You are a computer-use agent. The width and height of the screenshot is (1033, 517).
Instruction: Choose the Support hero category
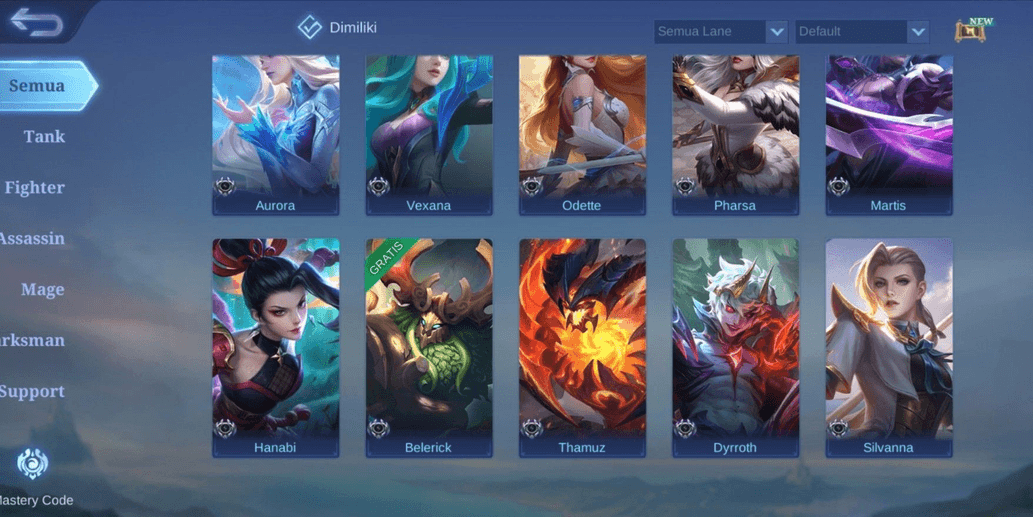pyautogui.click(x=33, y=392)
